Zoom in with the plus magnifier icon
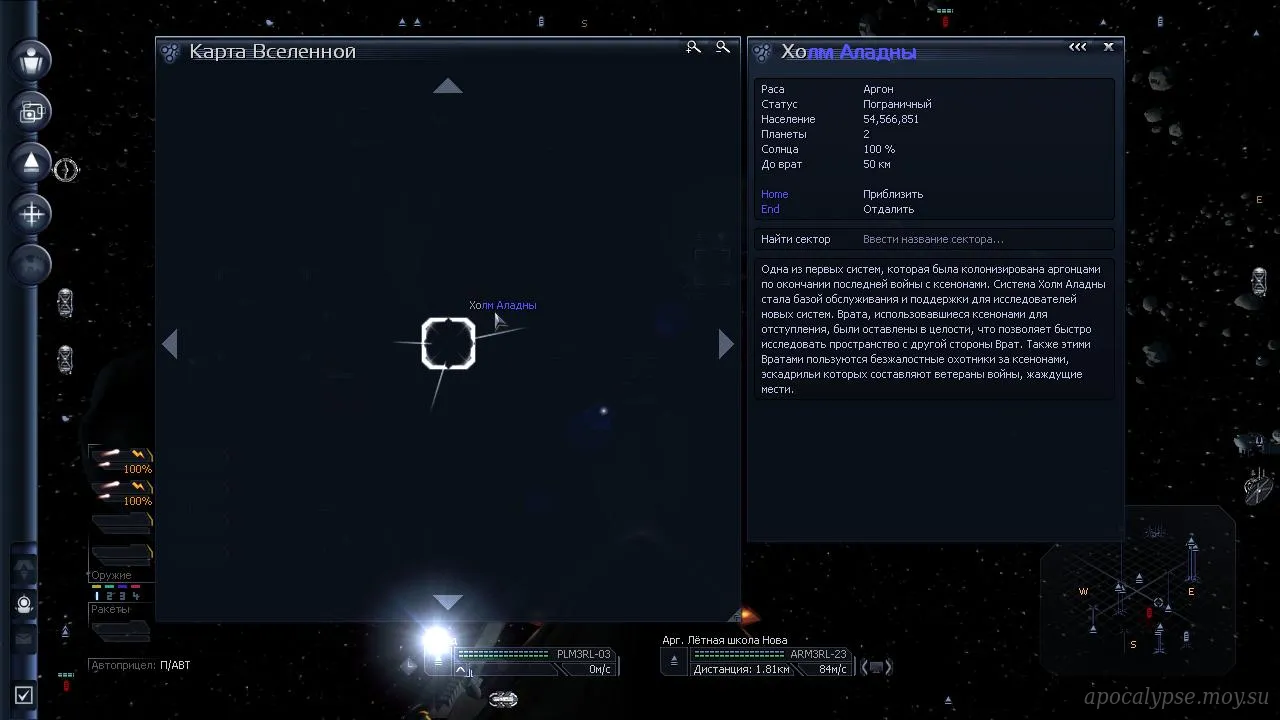1280x720 pixels. coord(693,47)
